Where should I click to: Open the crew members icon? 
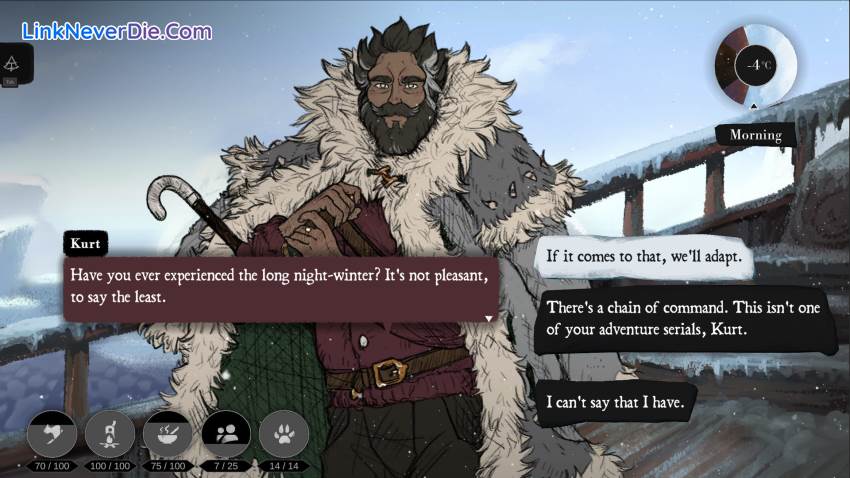[226, 434]
